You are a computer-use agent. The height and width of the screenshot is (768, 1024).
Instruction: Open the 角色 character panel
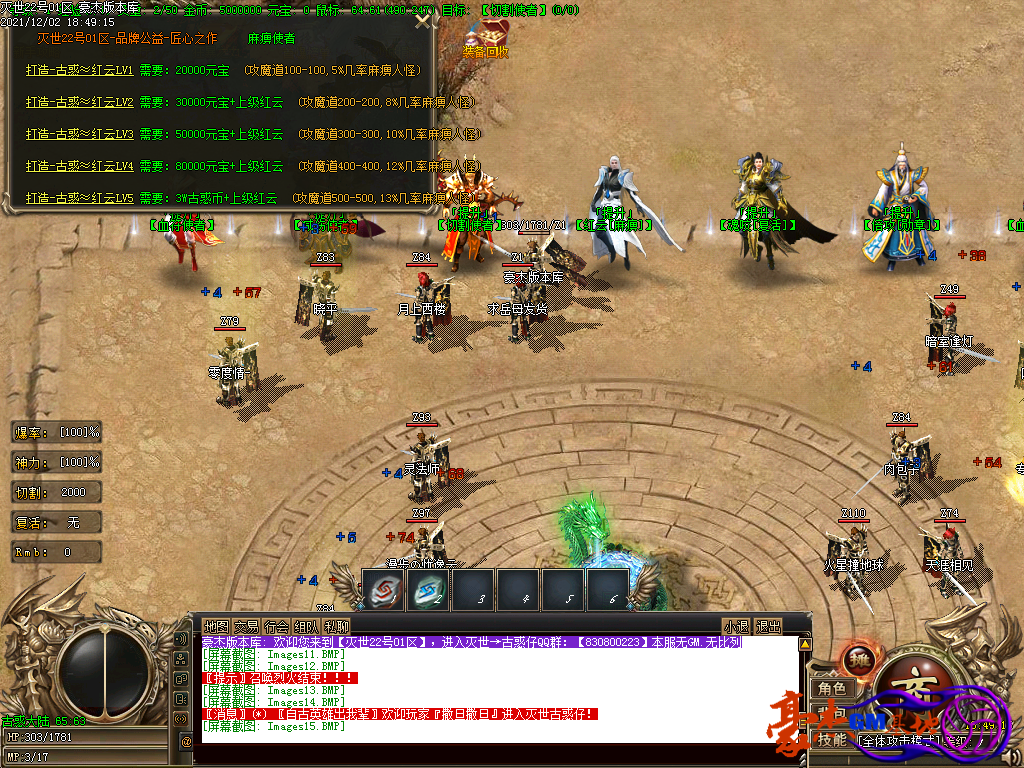[x=832, y=689]
